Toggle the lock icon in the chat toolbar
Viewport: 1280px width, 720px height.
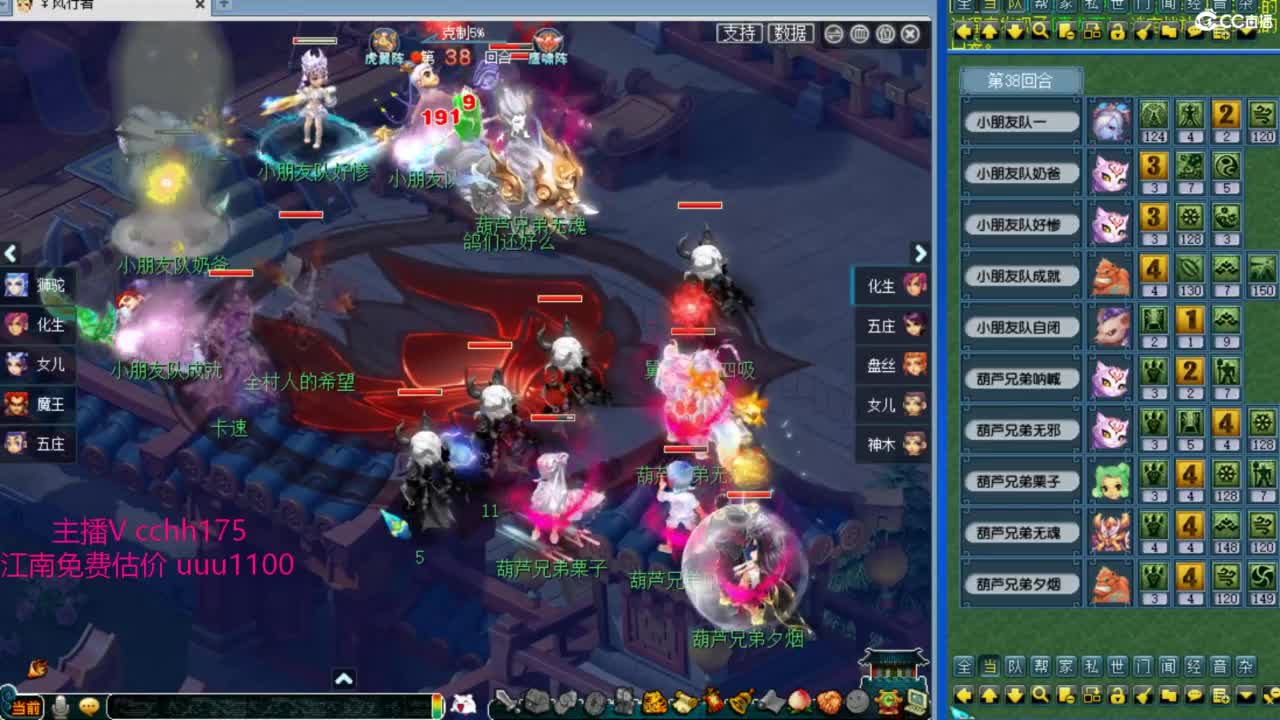pos(1120,696)
